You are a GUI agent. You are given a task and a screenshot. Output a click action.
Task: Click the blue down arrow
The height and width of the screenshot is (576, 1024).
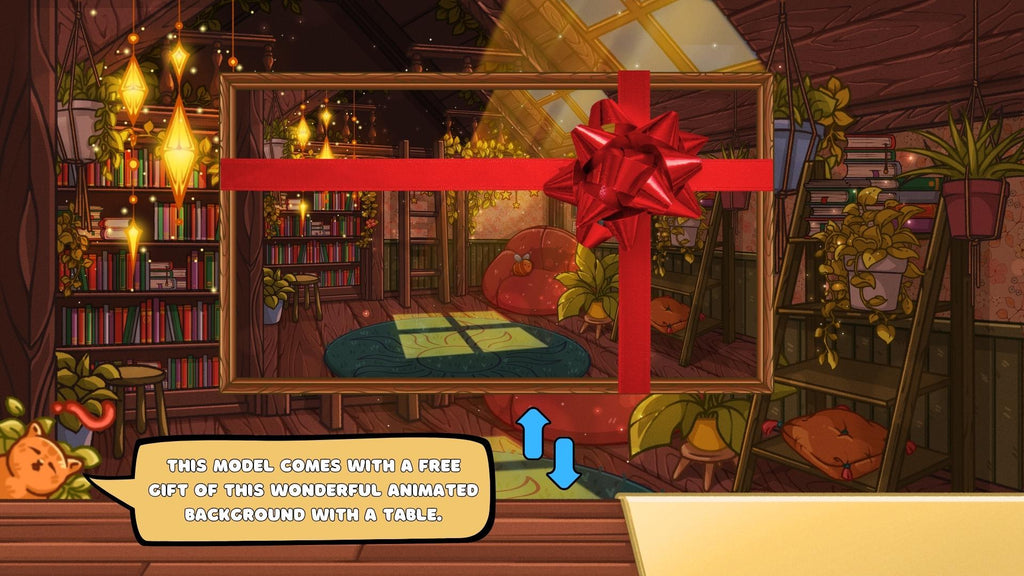(564, 463)
